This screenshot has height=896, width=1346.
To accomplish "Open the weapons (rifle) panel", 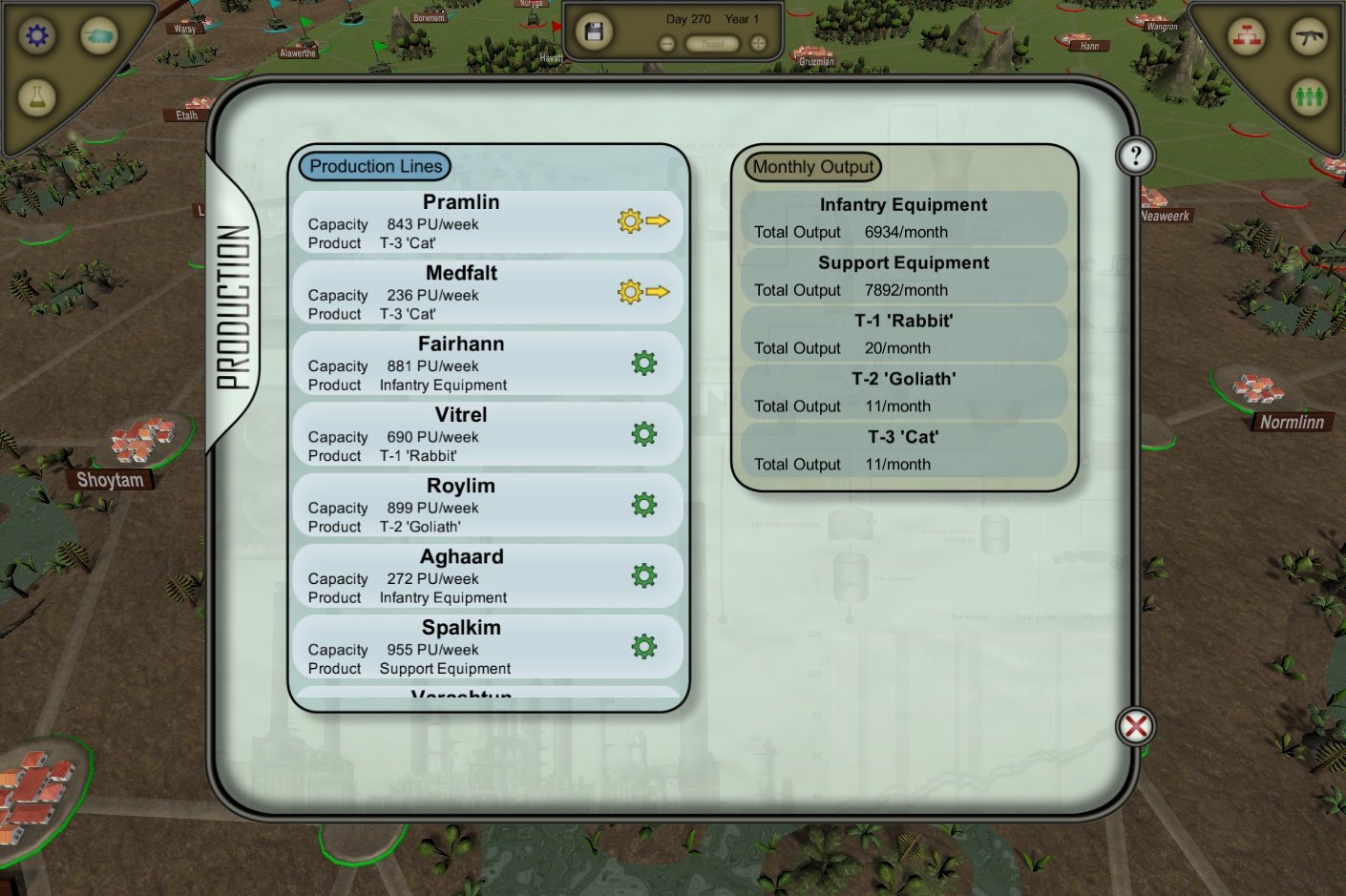I will (x=1309, y=38).
